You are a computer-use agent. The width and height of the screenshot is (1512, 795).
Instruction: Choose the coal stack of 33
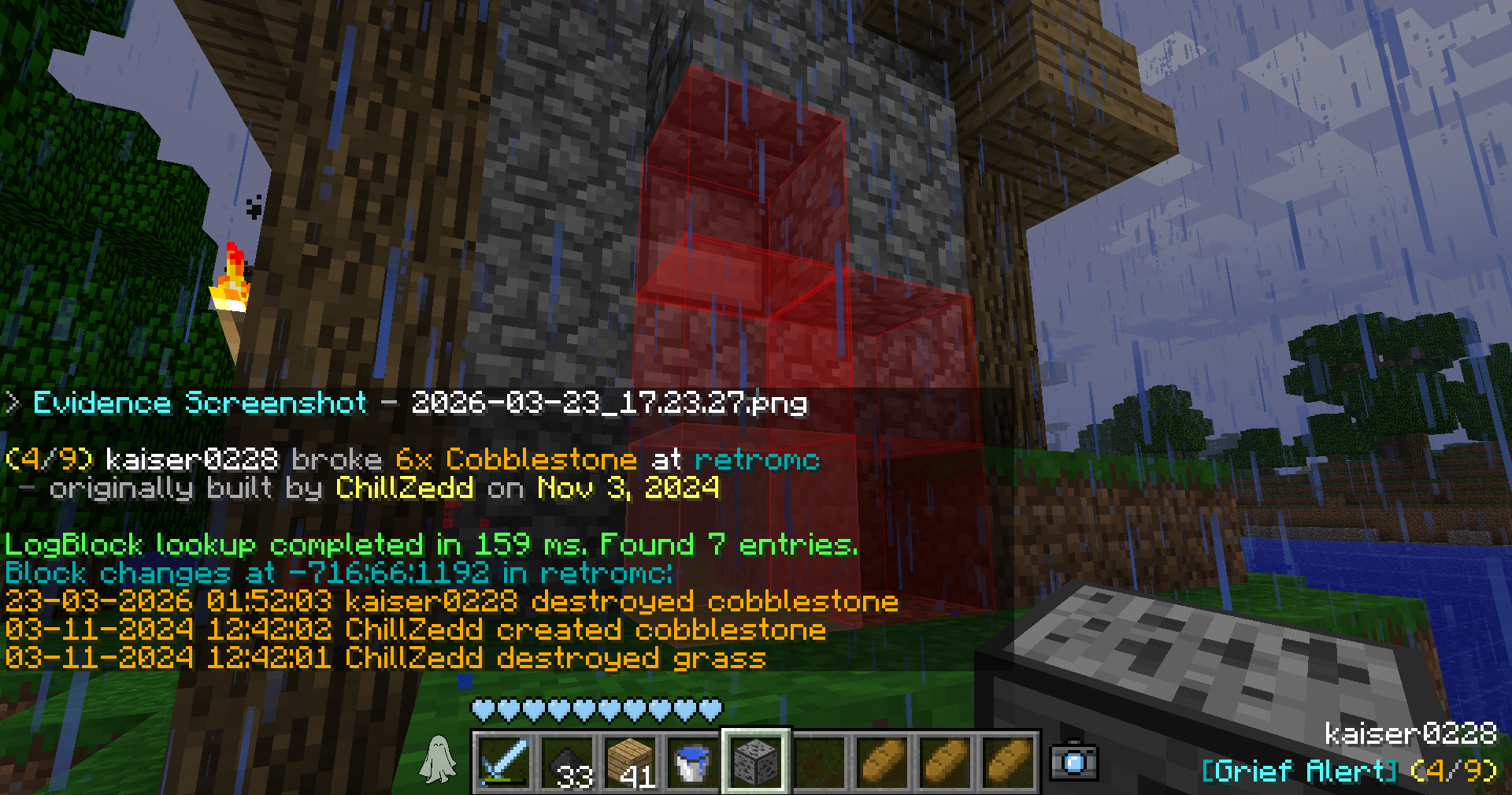pyautogui.click(x=567, y=762)
